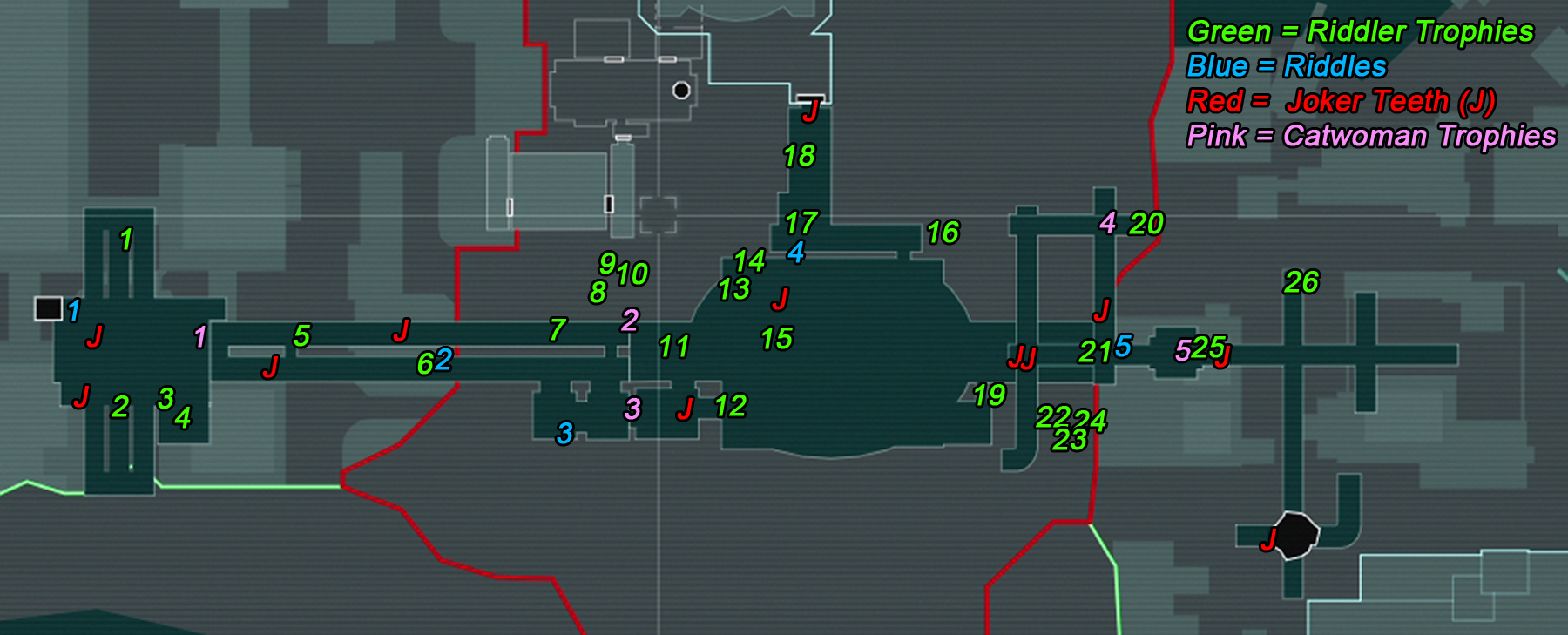Click the Joker Teeth J near marker 18
Screen dimensions: 1568x635
tap(811, 111)
